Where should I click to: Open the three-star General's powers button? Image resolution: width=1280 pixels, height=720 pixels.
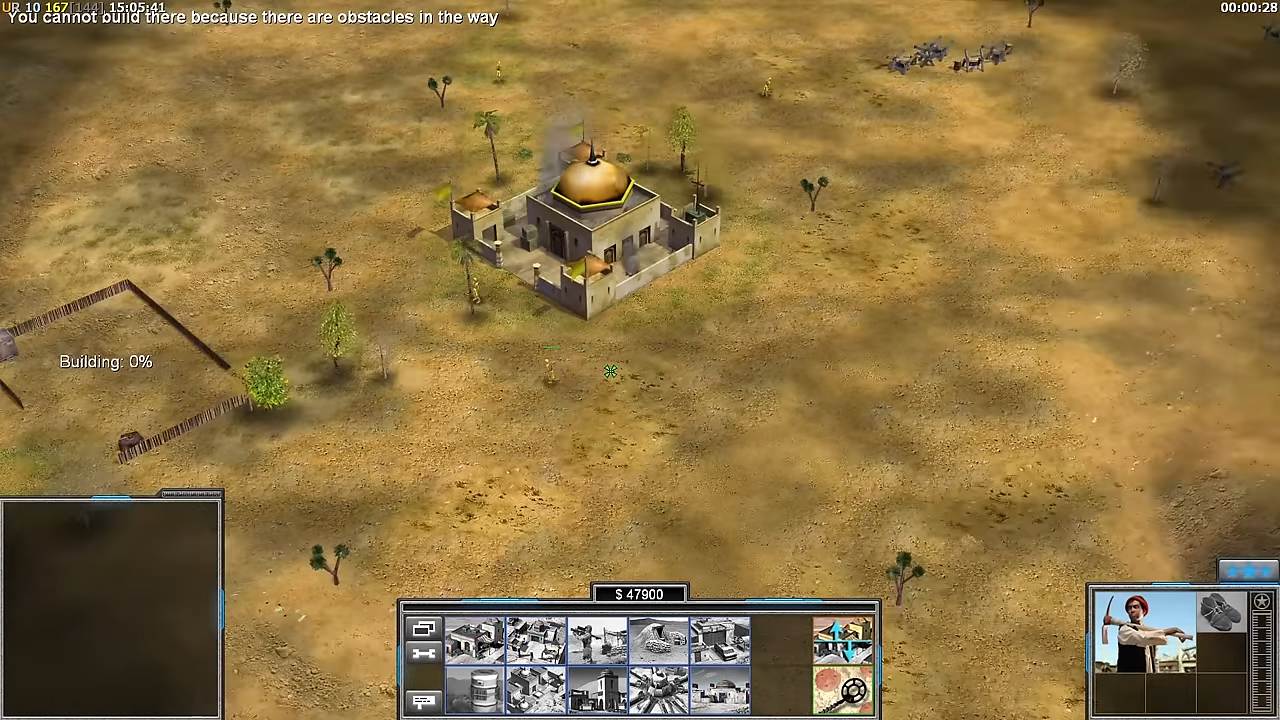1247,571
